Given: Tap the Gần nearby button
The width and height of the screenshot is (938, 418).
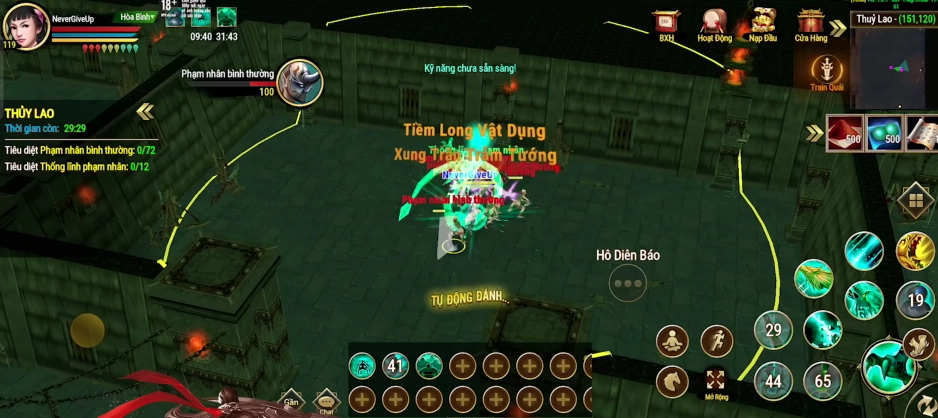Looking at the screenshot, I should [x=290, y=400].
